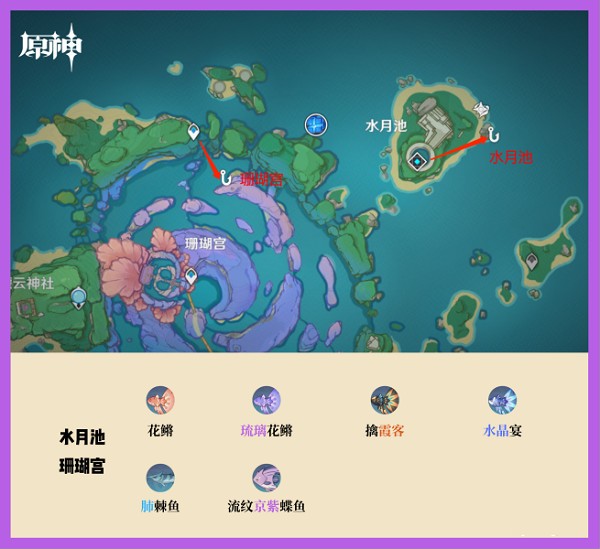Viewport: 600px width, 549px height.
Task: Click the fishing hook marker labeled 珊瑚宫
Action: click(x=226, y=178)
